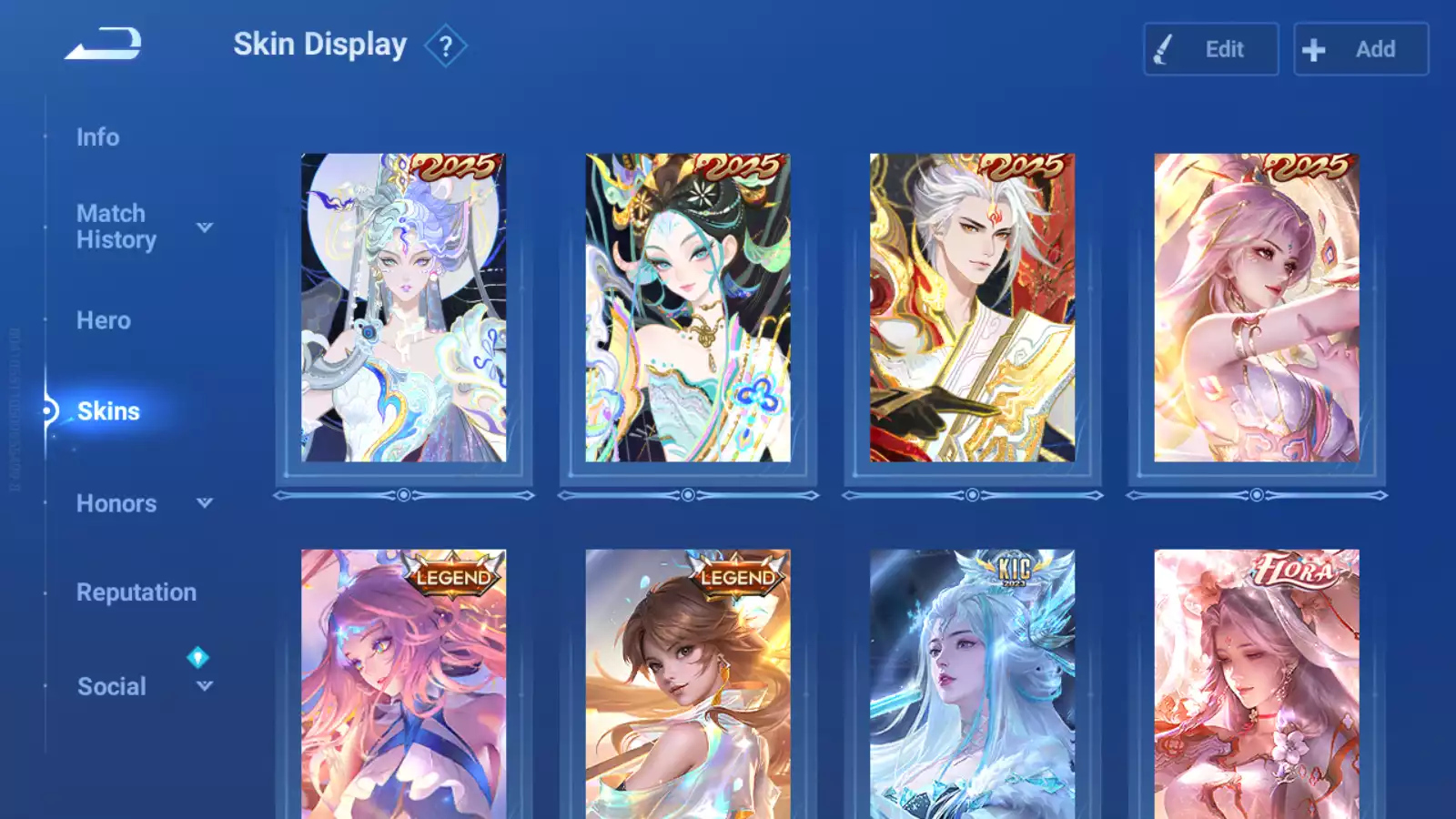Image resolution: width=1456 pixels, height=819 pixels.
Task: Switch to the Info tab
Action: click(97, 137)
